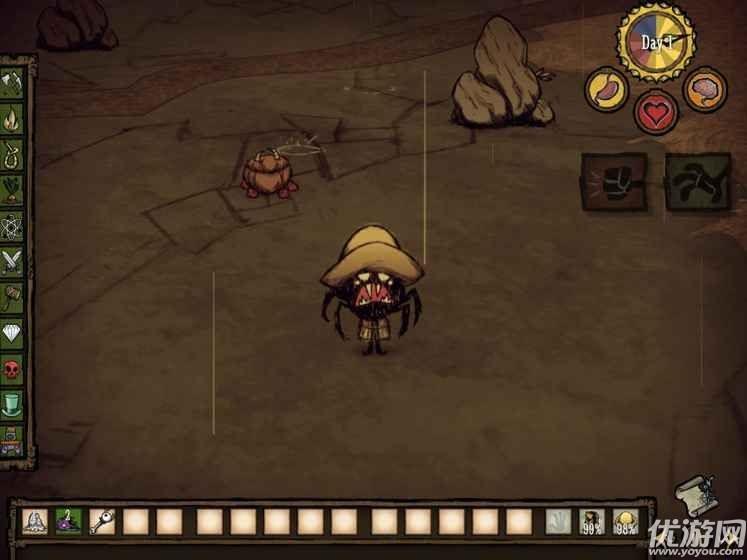Screen dimensions: 747x560
Task: Pick the key-shaped item in the inventory
Action: 103,521
